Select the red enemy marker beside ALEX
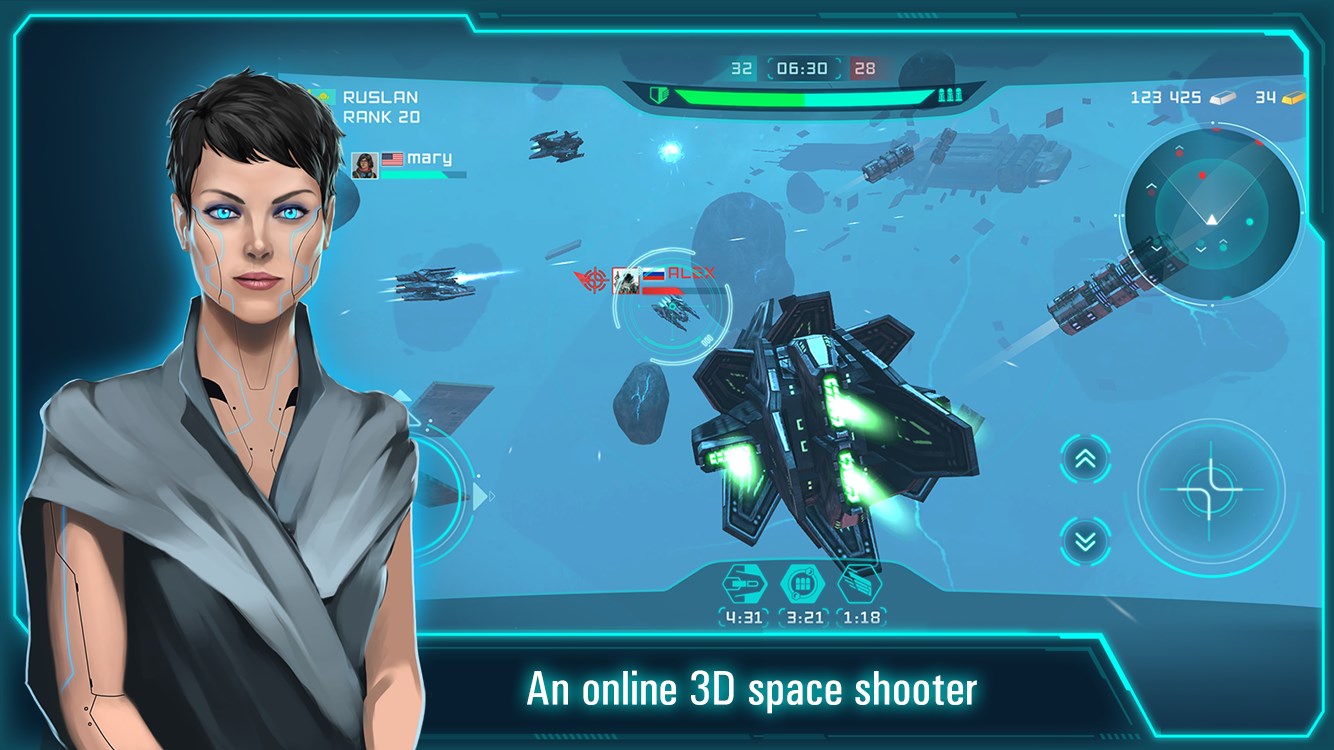This screenshot has height=750, width=1334. coord(593,281)
